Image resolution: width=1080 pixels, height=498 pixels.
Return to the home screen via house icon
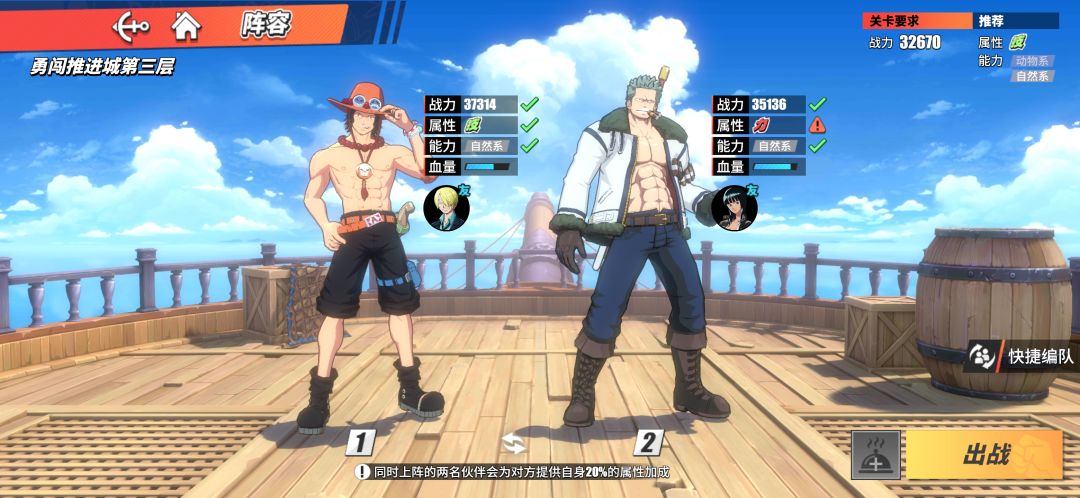pos(185,25)
